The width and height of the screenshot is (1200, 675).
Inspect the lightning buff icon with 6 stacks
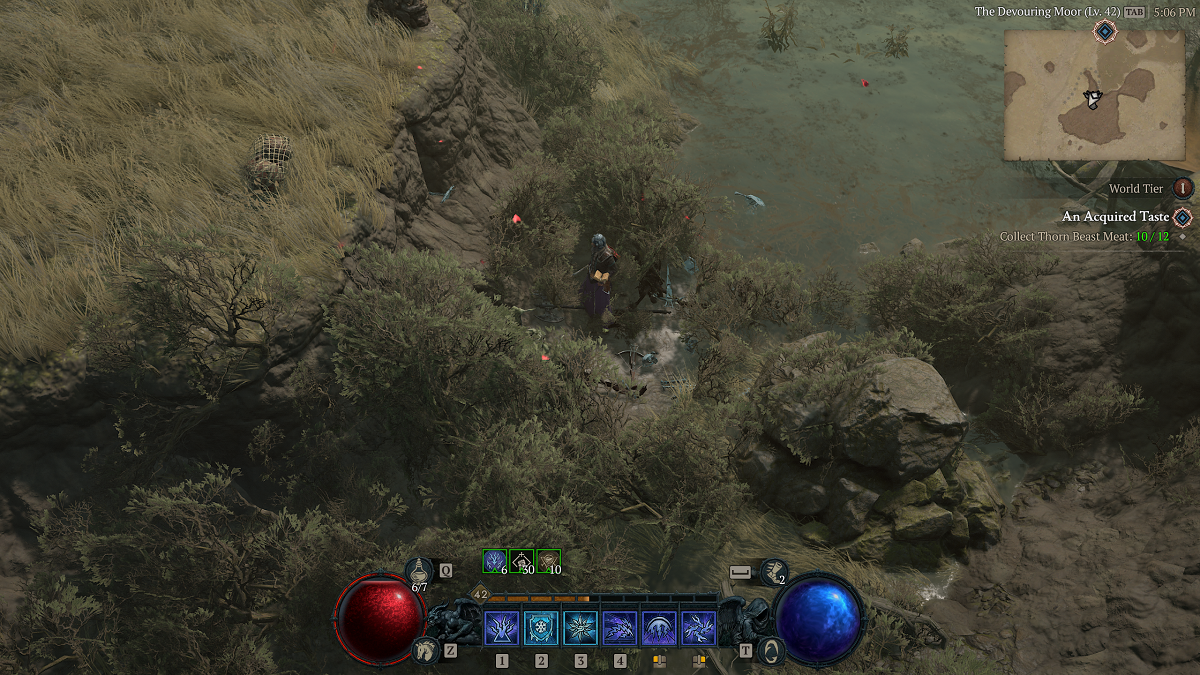[494, 561]
